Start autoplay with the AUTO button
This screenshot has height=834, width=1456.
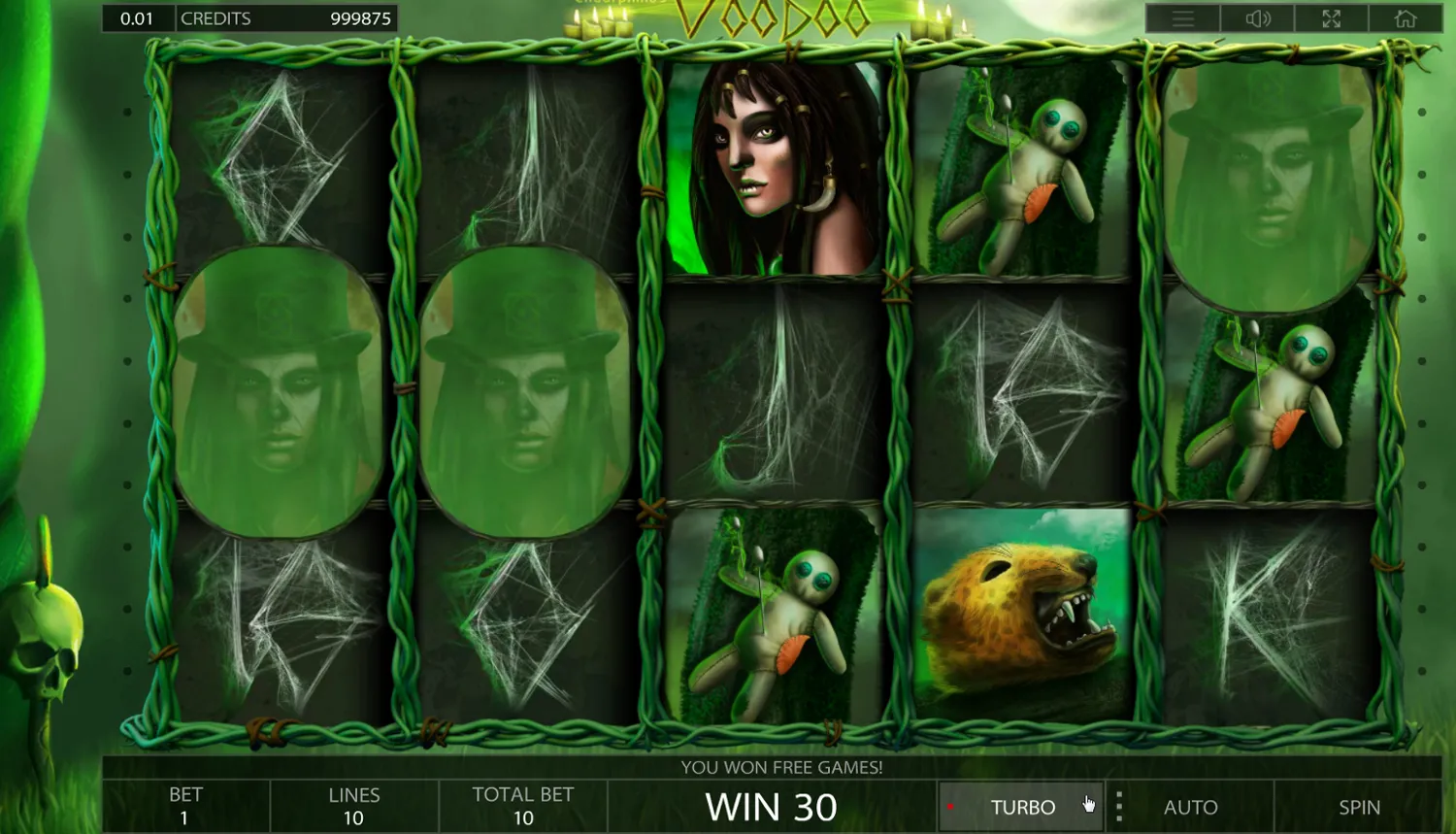1191,807
